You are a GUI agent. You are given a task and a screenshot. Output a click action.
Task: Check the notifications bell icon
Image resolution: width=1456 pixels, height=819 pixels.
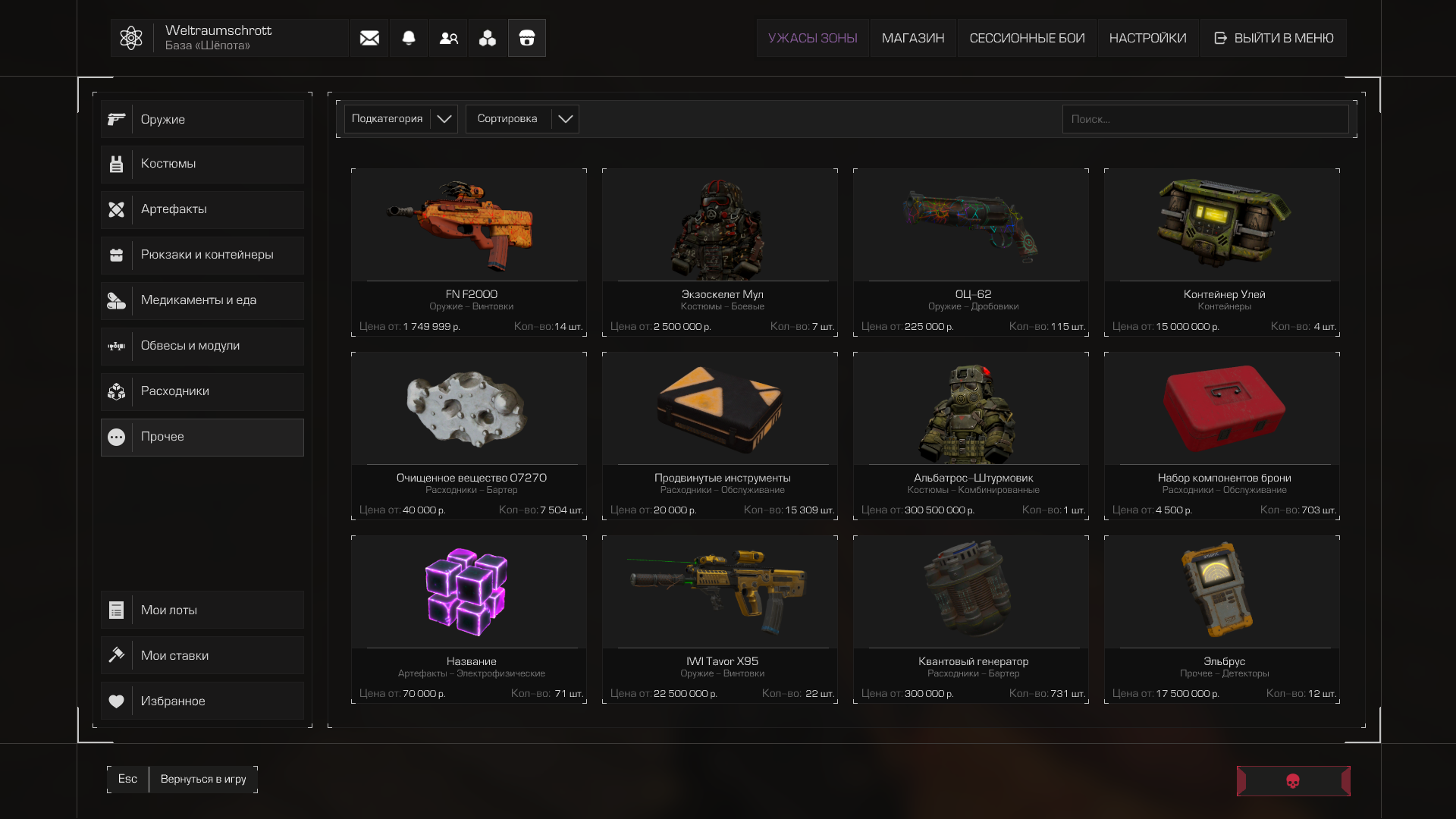click(409, 38)
